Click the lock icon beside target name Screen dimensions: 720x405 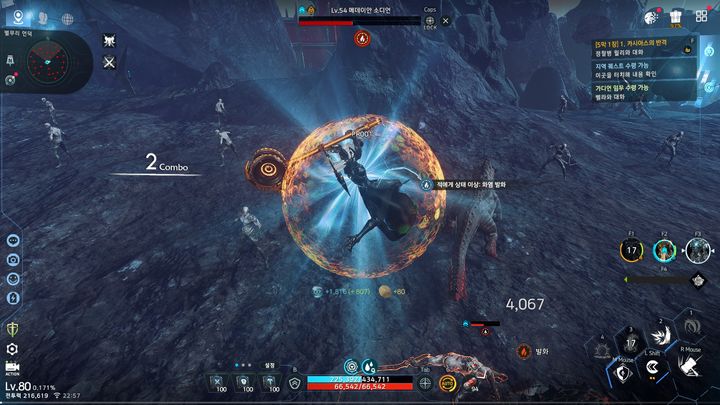click(430, 20)
